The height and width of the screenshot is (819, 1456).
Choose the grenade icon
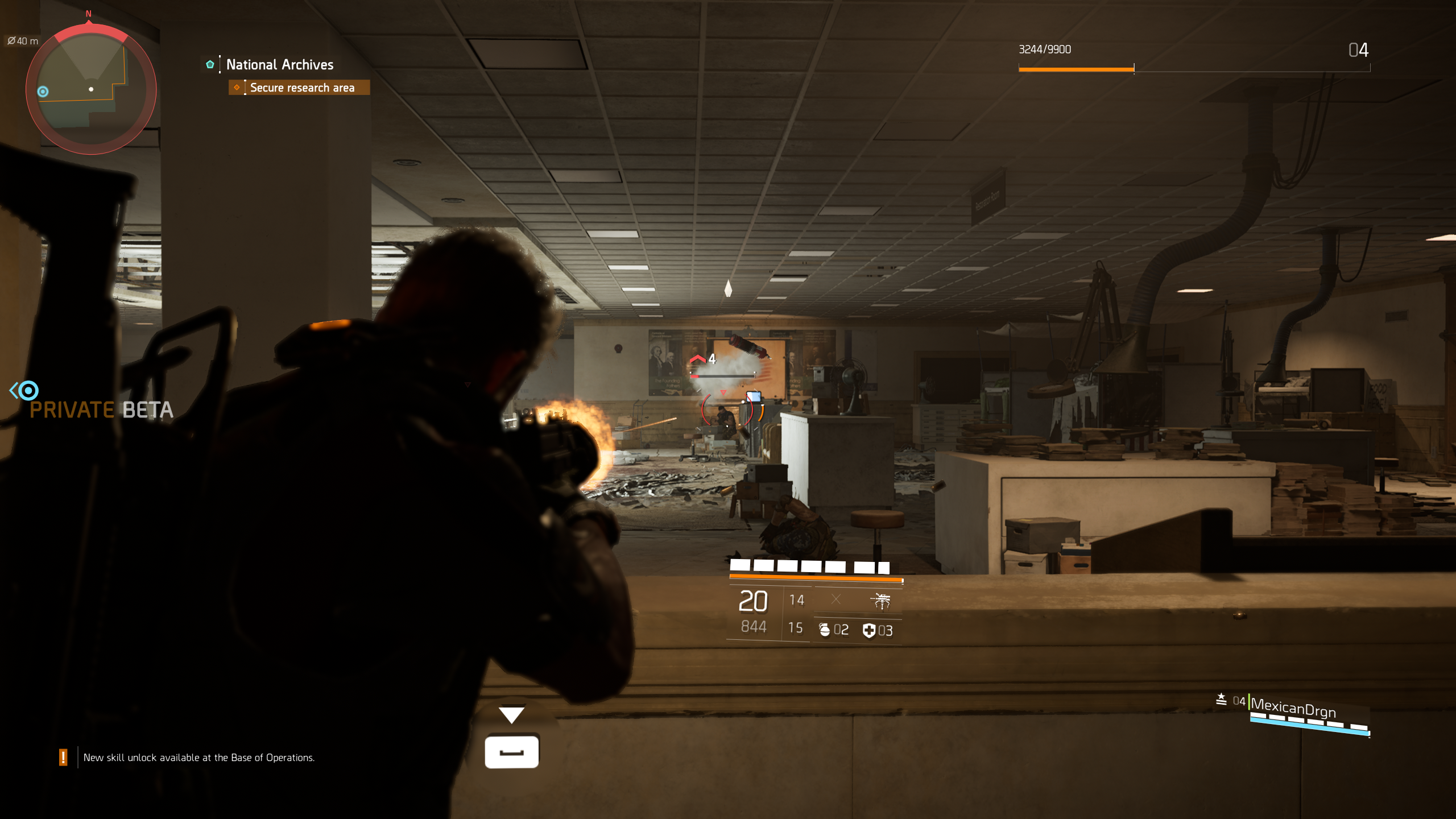(x=825, y=630)
